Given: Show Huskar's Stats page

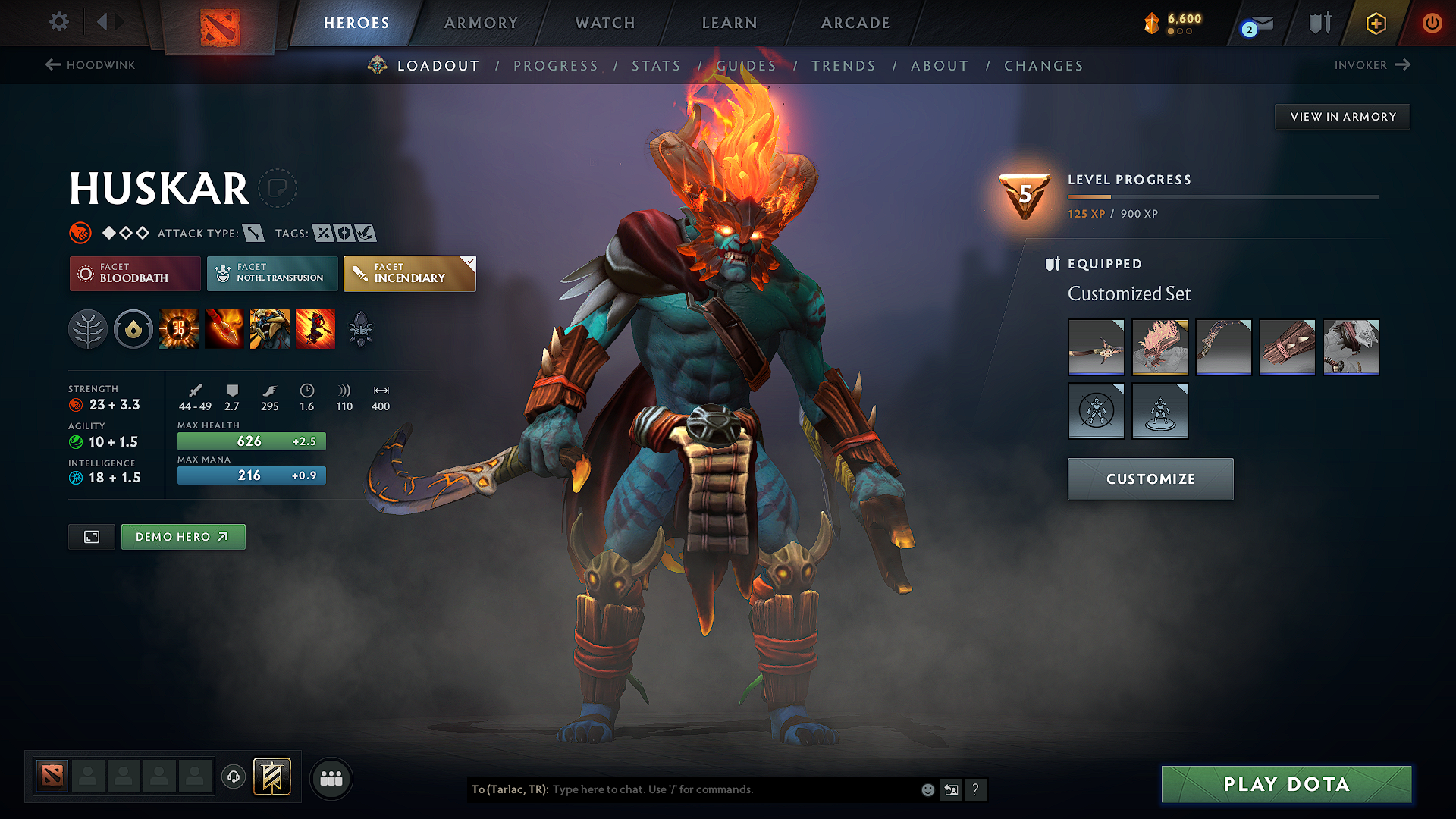Looking at the screenshot, I should click(656, 66).
